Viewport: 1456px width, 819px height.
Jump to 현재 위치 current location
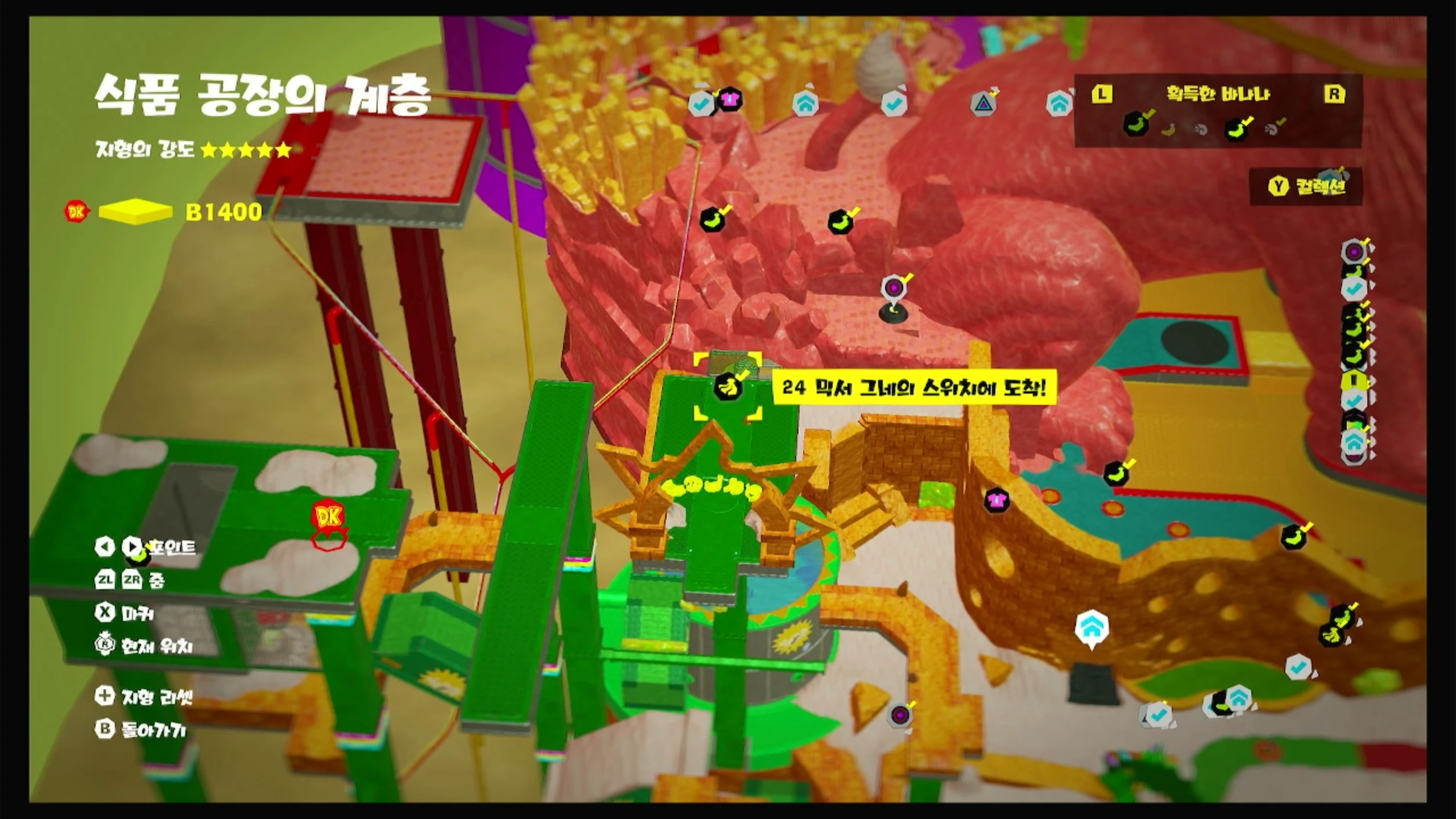(144, 646)
